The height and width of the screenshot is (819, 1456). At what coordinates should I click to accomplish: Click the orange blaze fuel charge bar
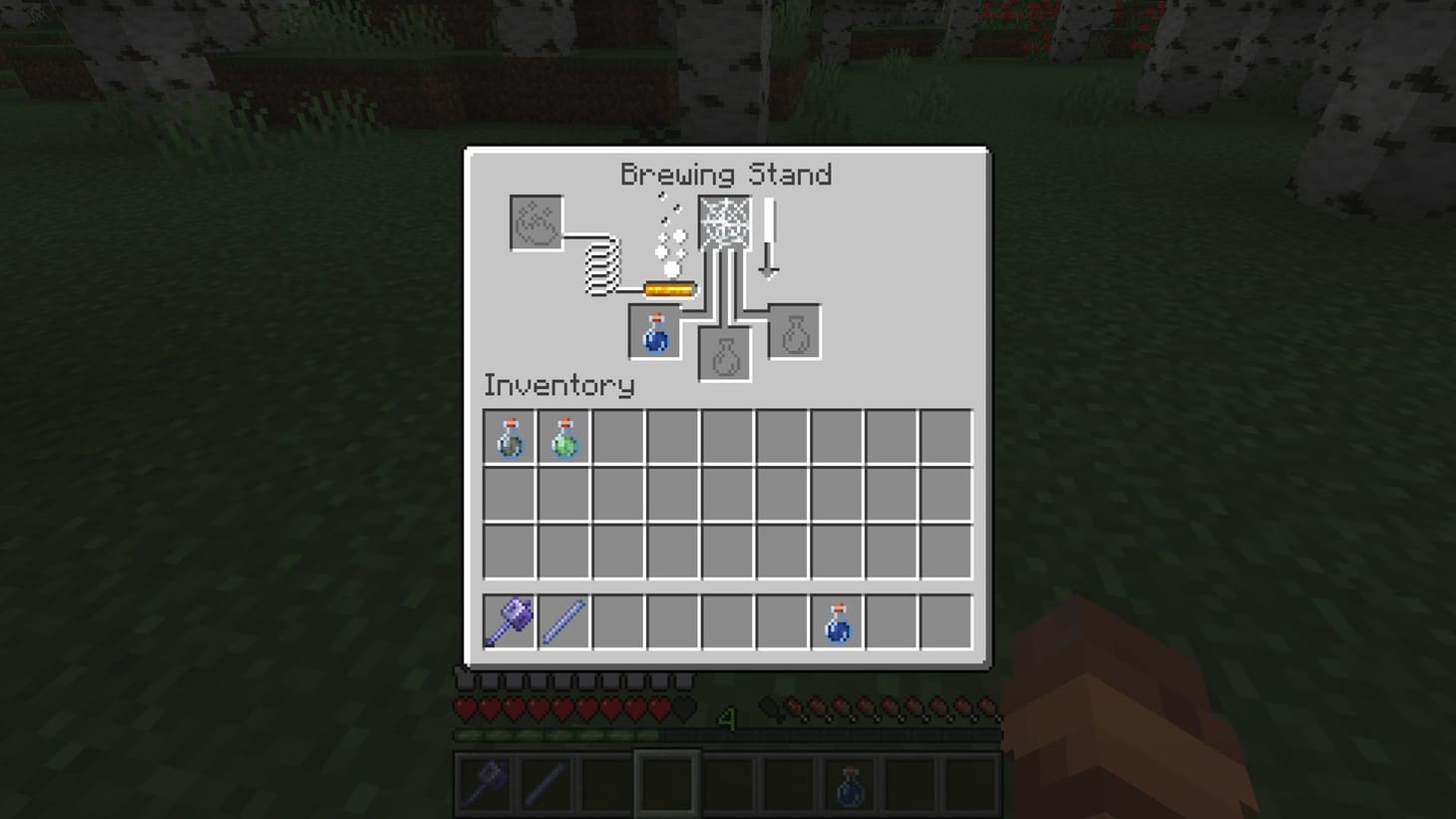pyautogui.click(x=670, y=286)
